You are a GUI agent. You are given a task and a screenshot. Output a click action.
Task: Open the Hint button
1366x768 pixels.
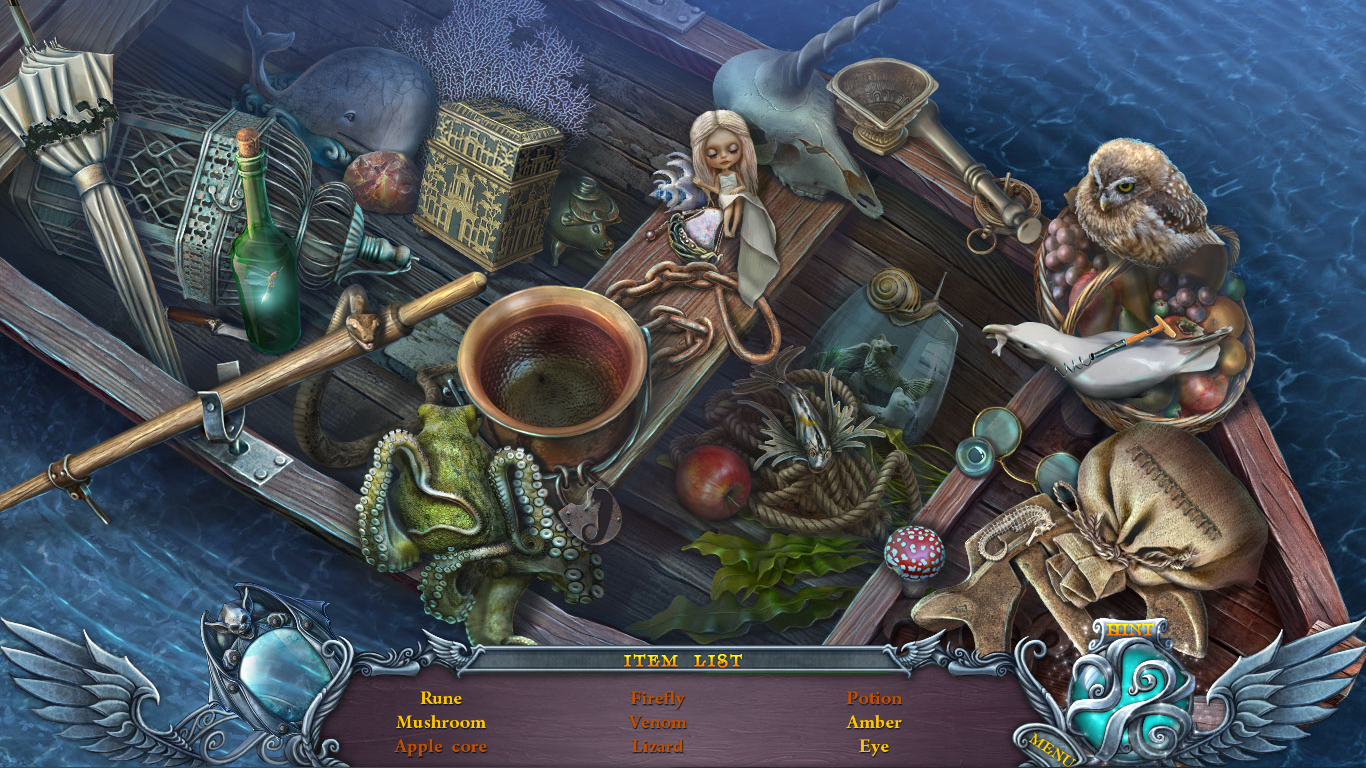pyautogui.click(x=1128, y=630)
